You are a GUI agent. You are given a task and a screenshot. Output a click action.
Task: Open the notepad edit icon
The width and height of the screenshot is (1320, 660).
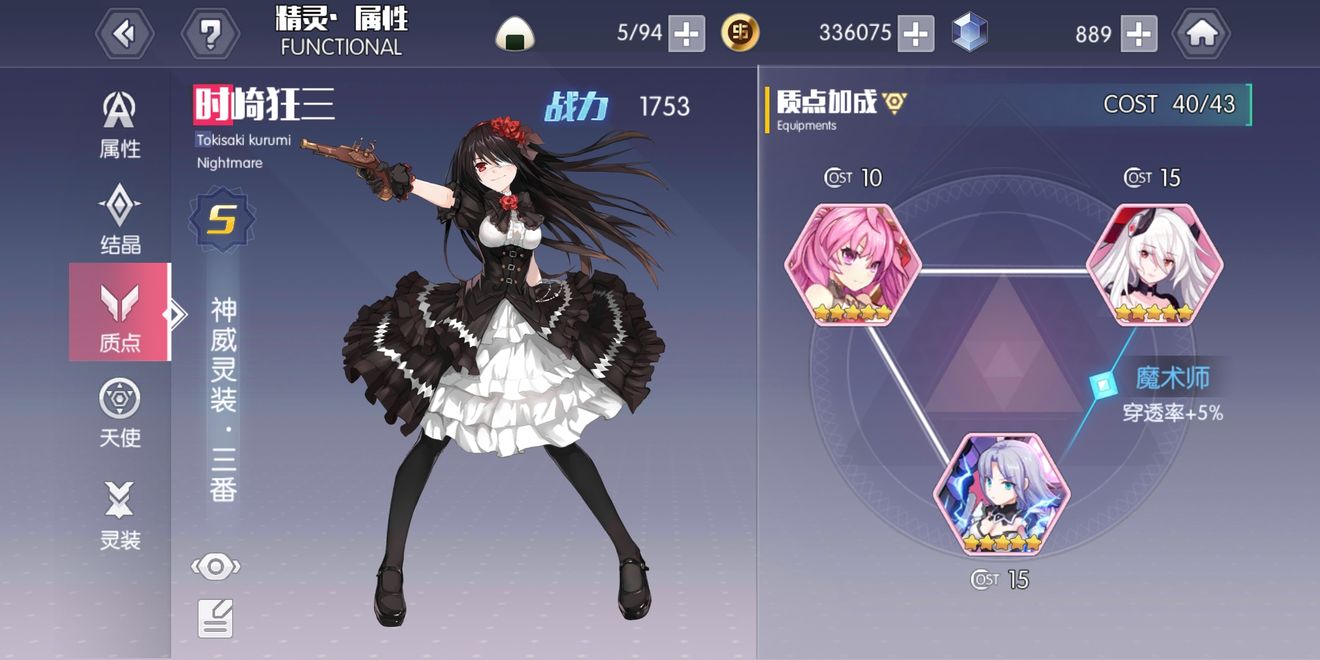pyautogui.click(x=215, y=618)
